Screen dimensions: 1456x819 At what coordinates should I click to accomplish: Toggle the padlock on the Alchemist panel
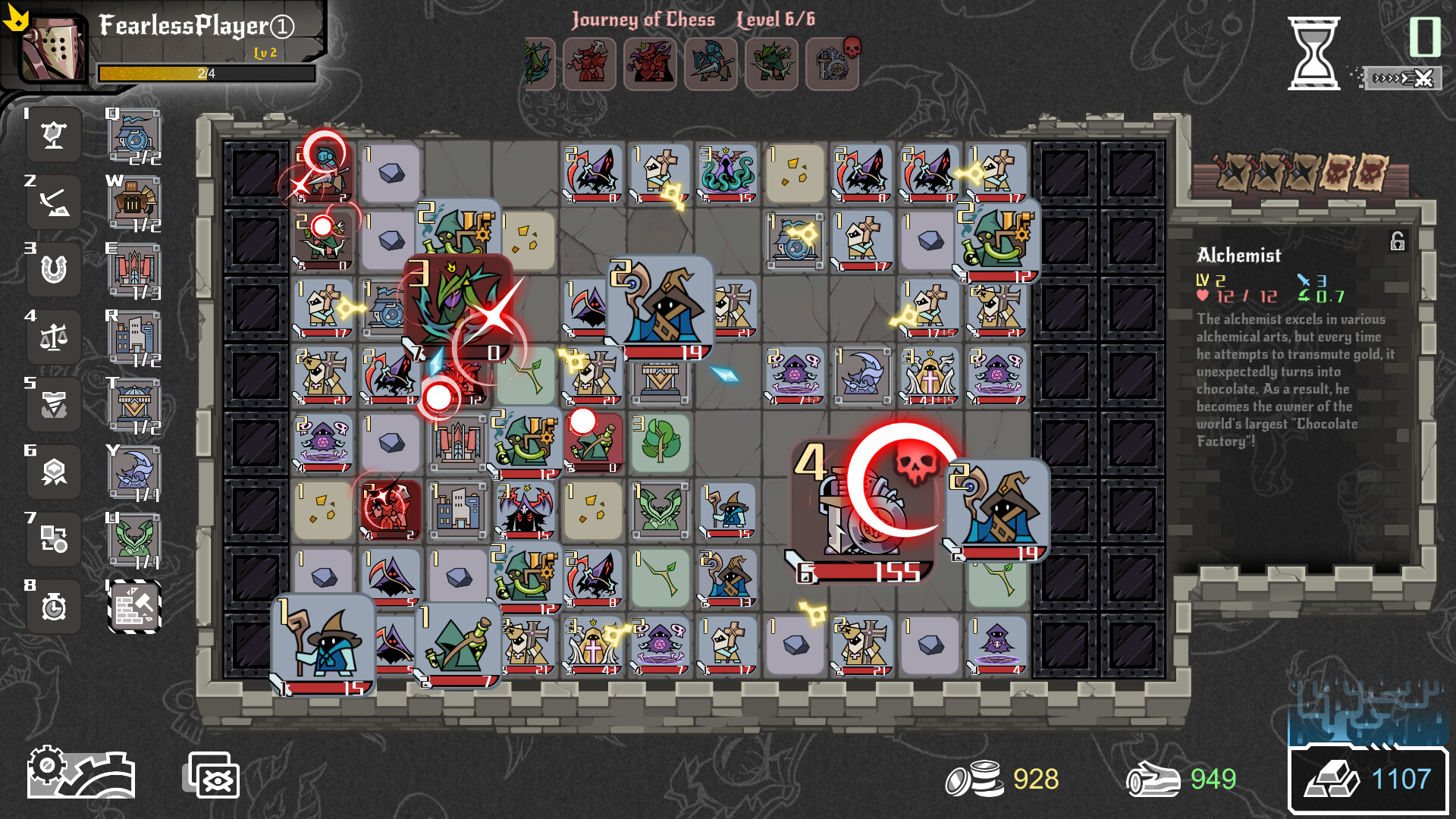(x=1399, y=243)
